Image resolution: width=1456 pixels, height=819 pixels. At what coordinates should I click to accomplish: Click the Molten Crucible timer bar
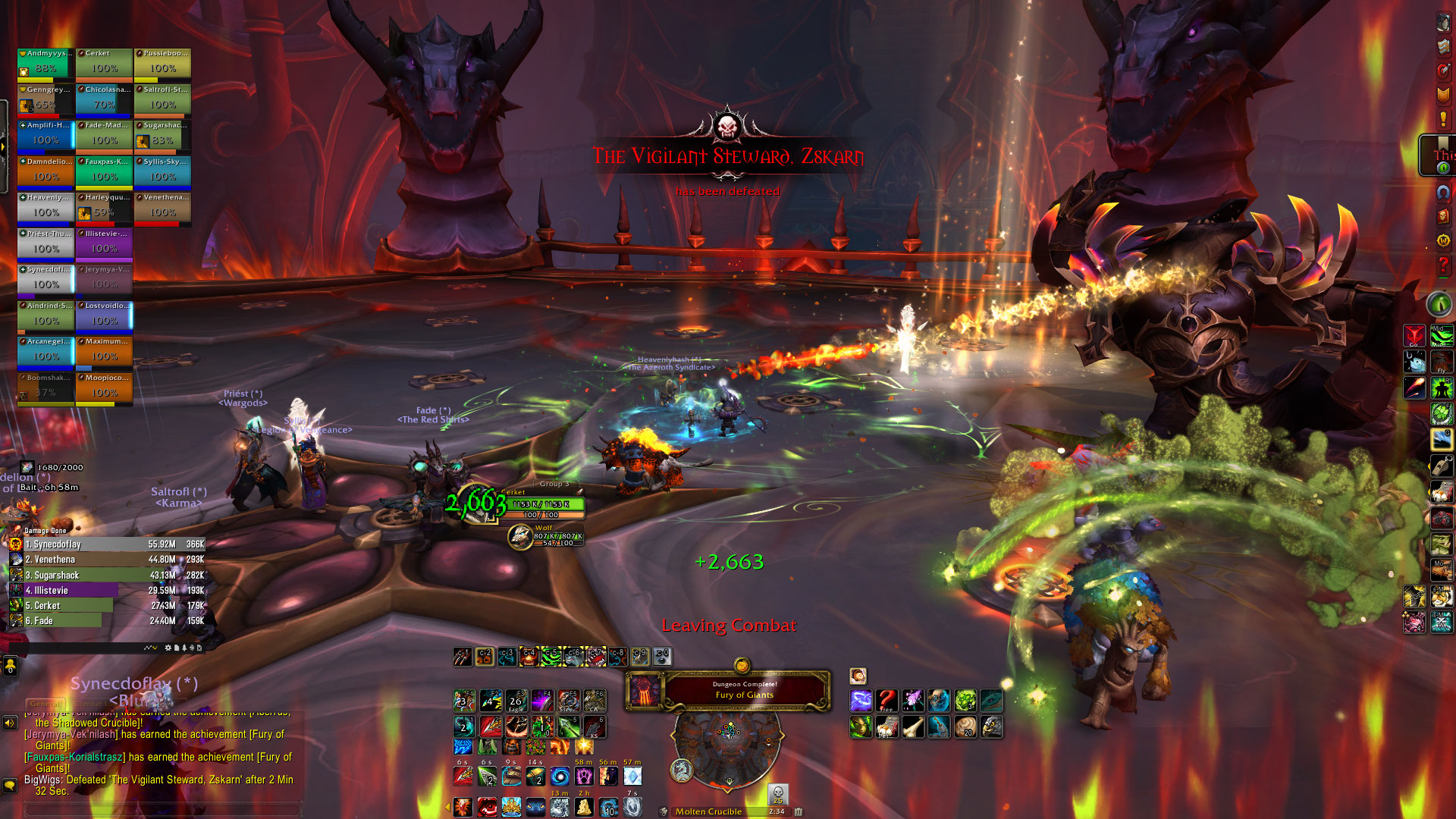point(719,811)
